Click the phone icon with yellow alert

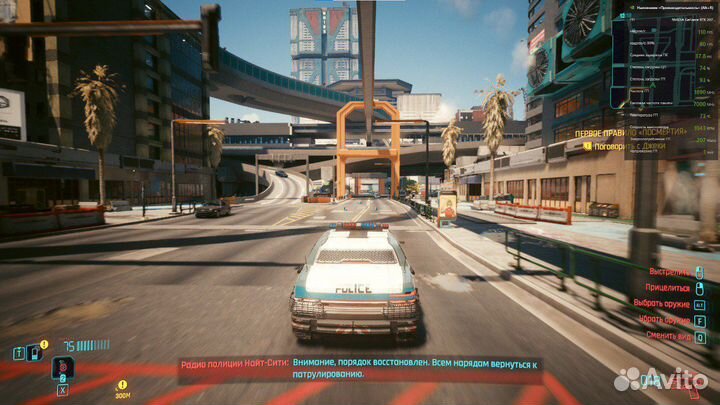tap(34, 352)
